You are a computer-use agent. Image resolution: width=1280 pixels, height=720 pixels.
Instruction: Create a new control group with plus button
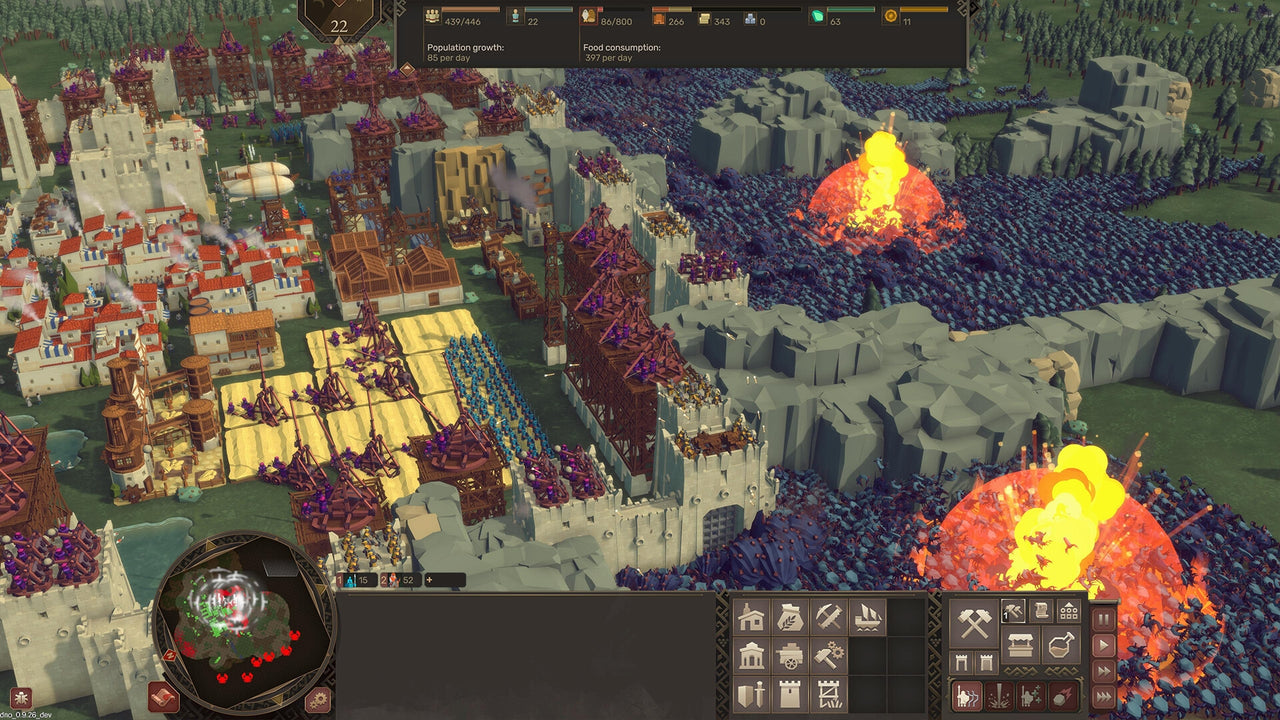[430, 580]
